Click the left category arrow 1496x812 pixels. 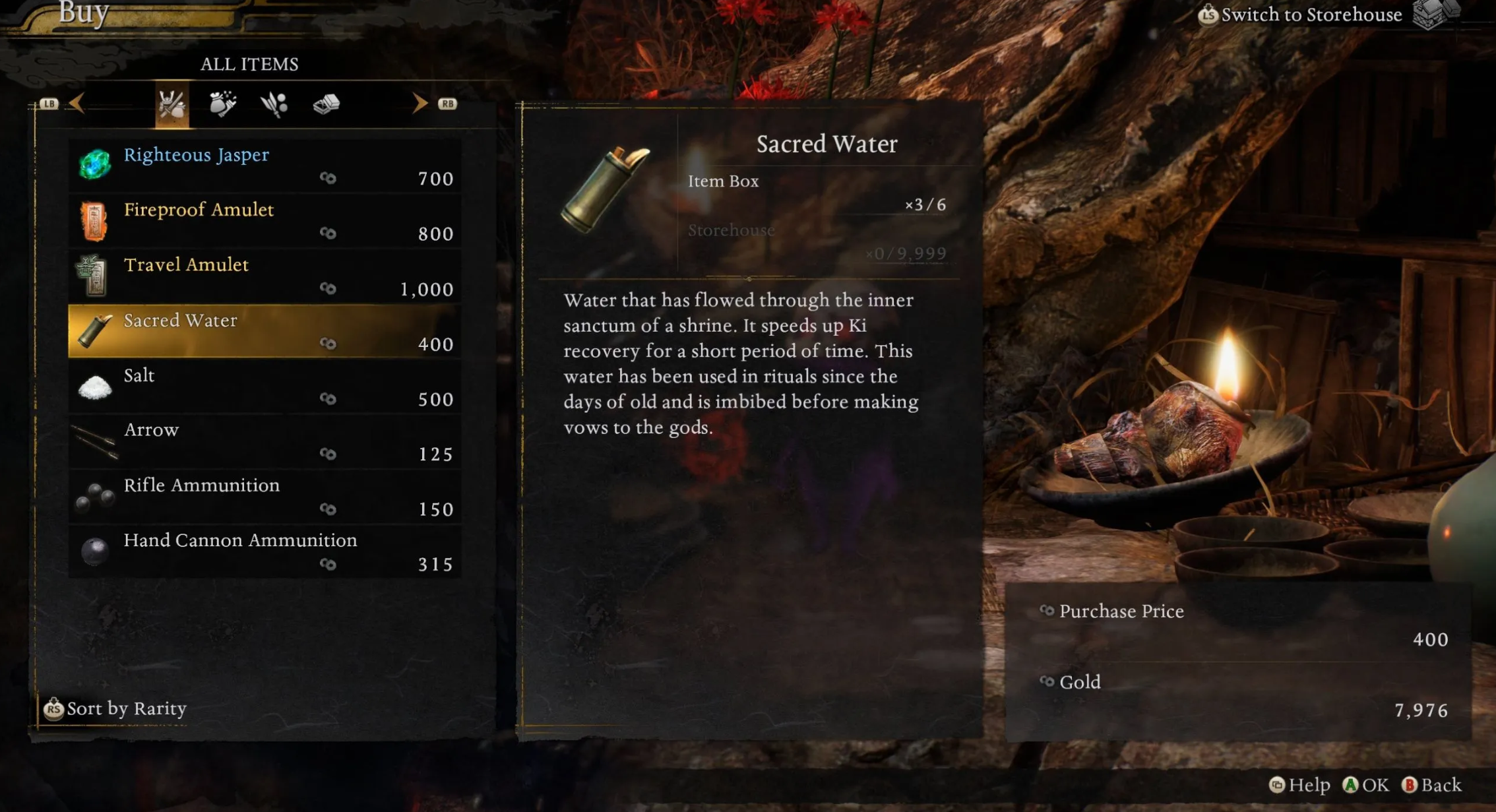click(77, 104)
